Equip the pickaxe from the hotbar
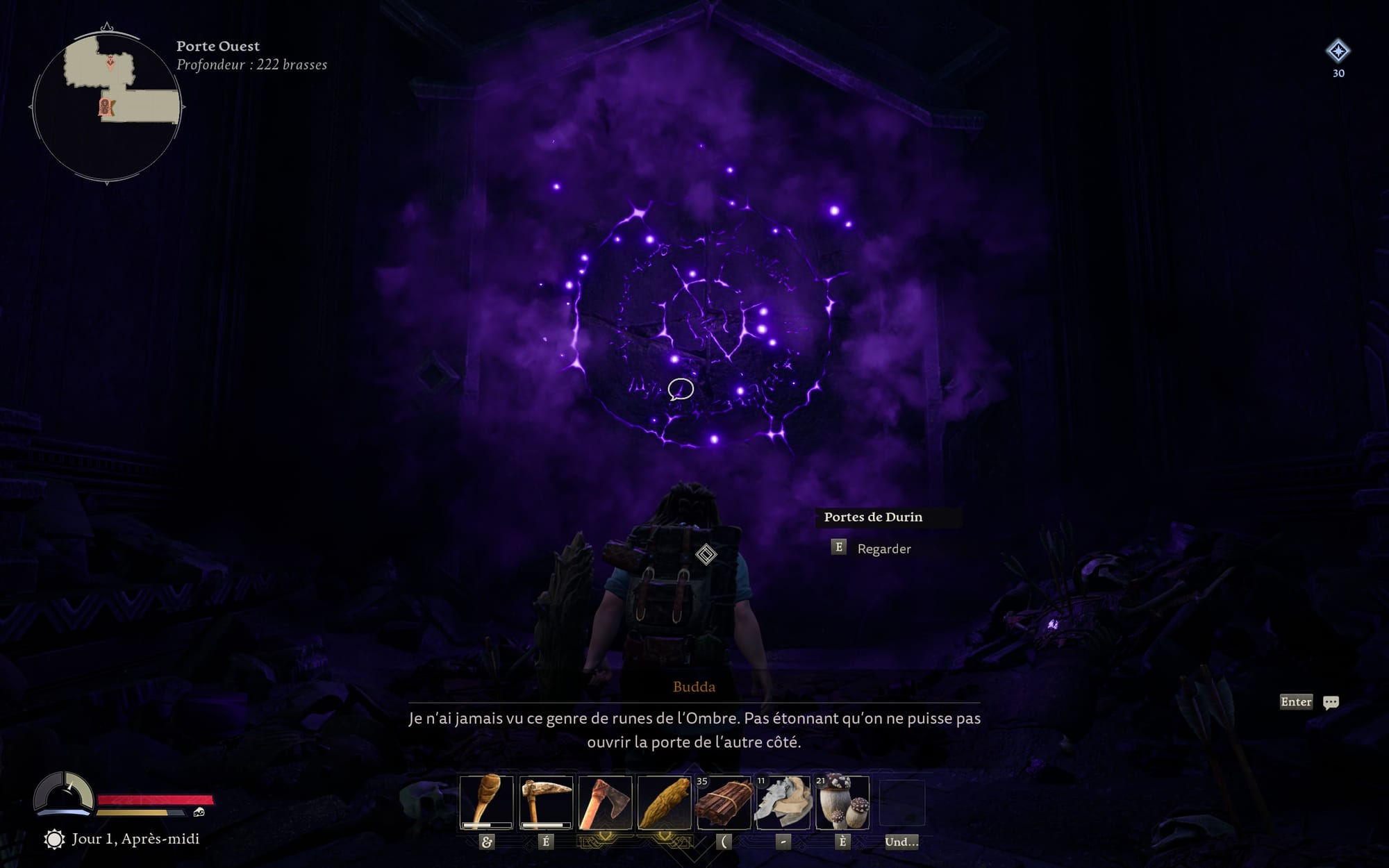1389x868 pixels. 546,802
